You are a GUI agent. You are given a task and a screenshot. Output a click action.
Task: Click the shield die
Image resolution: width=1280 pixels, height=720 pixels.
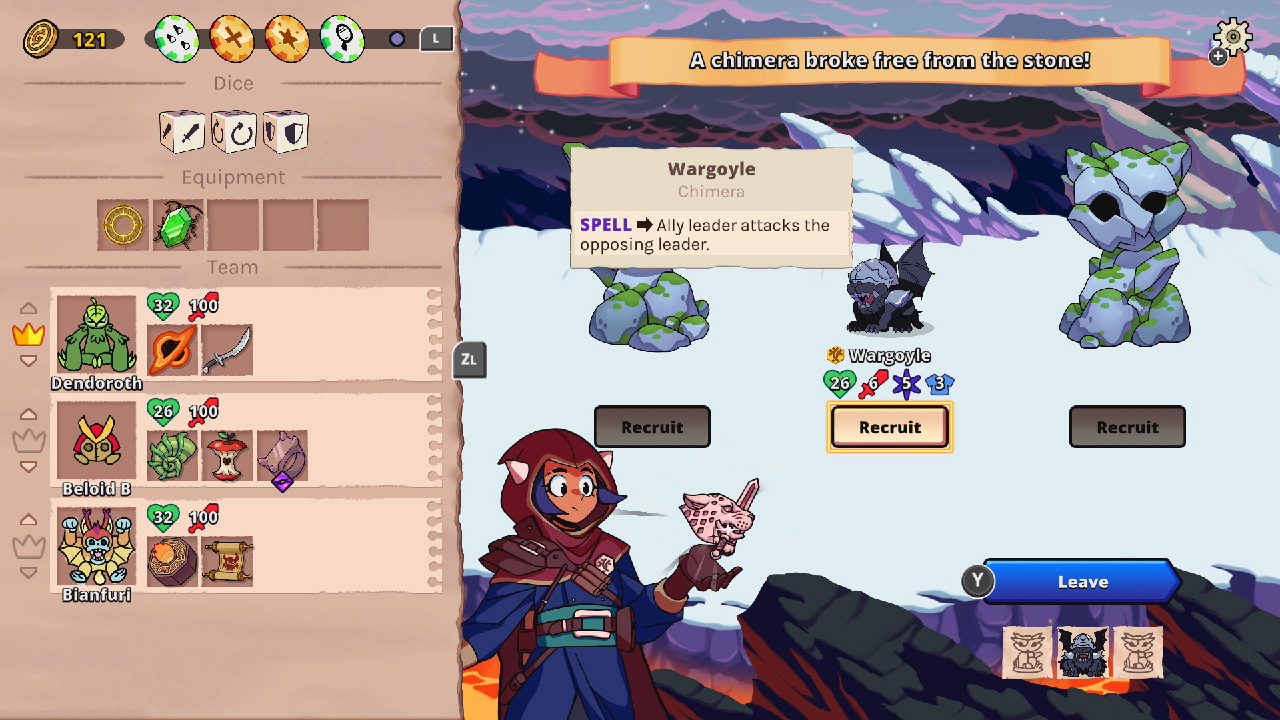[x=286, y=130]
